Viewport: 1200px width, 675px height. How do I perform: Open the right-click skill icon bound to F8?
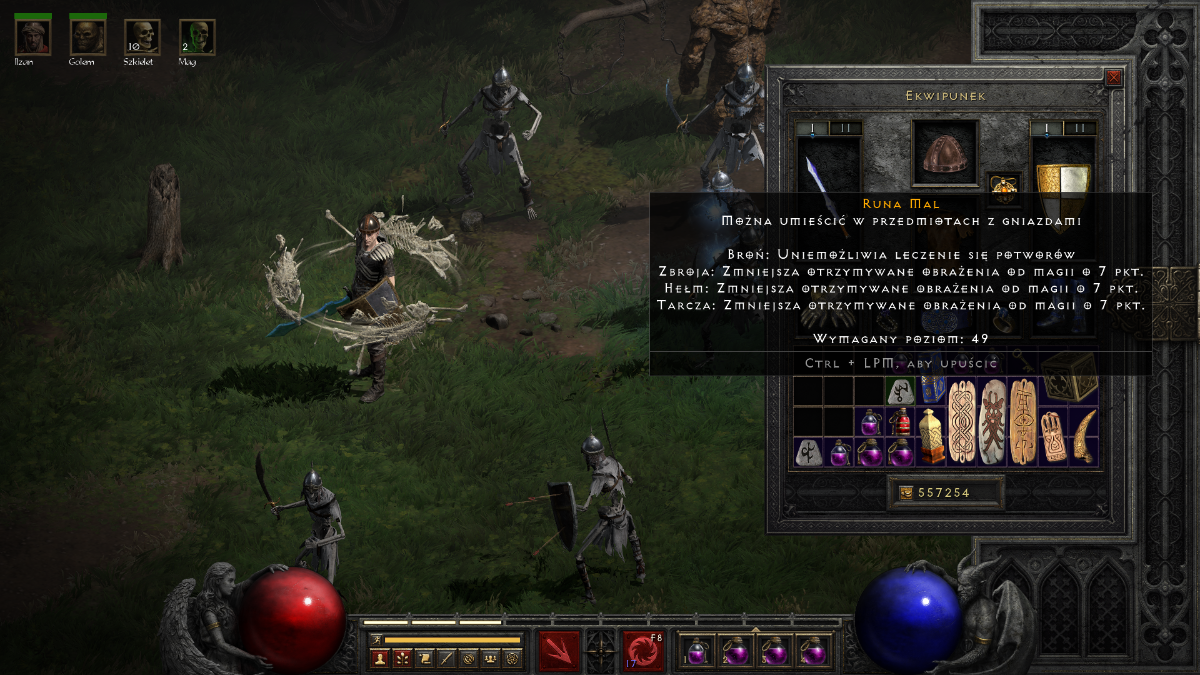click(x=643, y=651)
